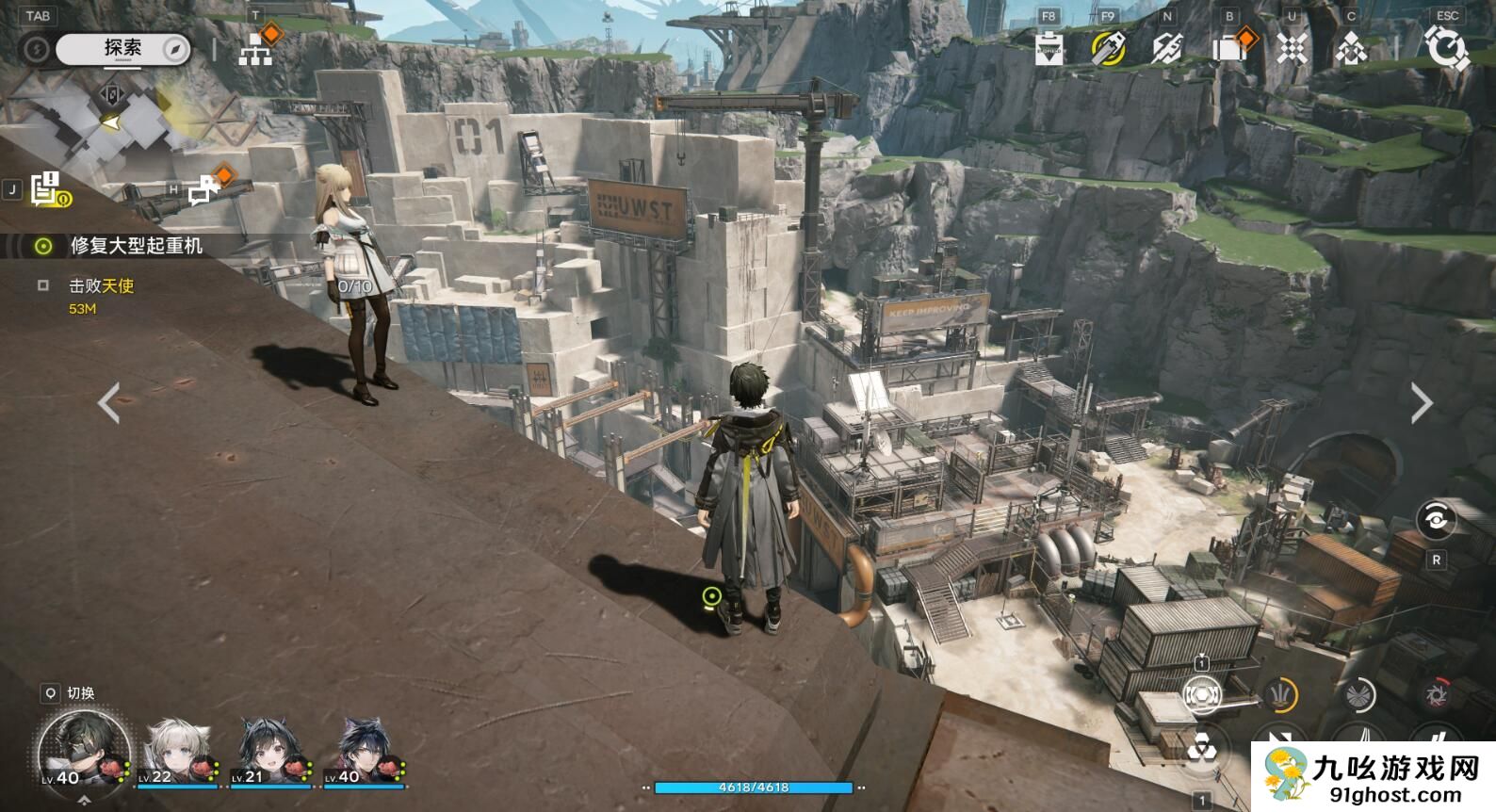Viewport: 1496px width, 812px height.
Task: Open the operators icon beside the gear
Action: [x=1351, y=48]
